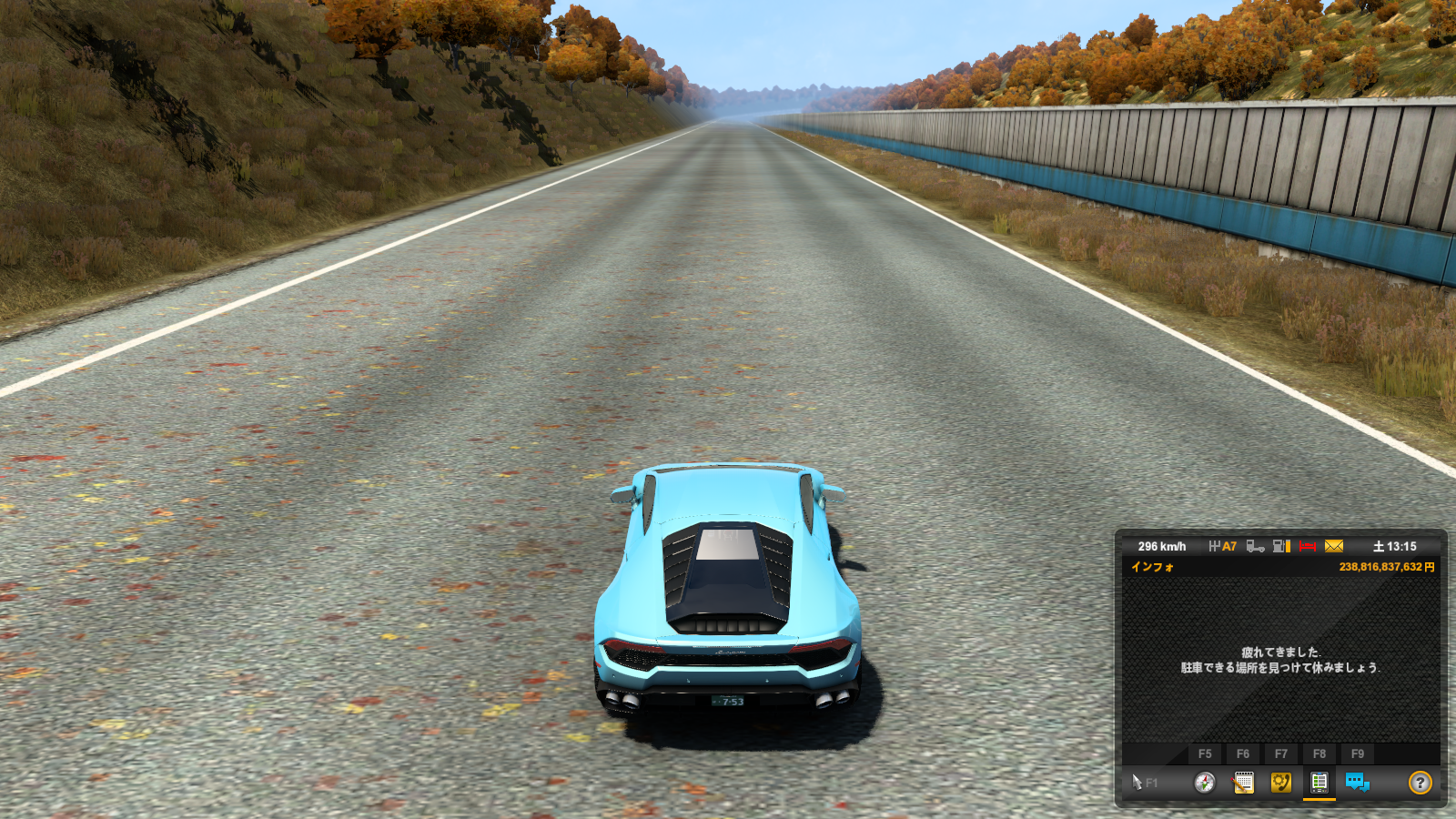Open the mail envelope notification
The width and height of the screenshot is (1456, 819).
click(1334, 546)
